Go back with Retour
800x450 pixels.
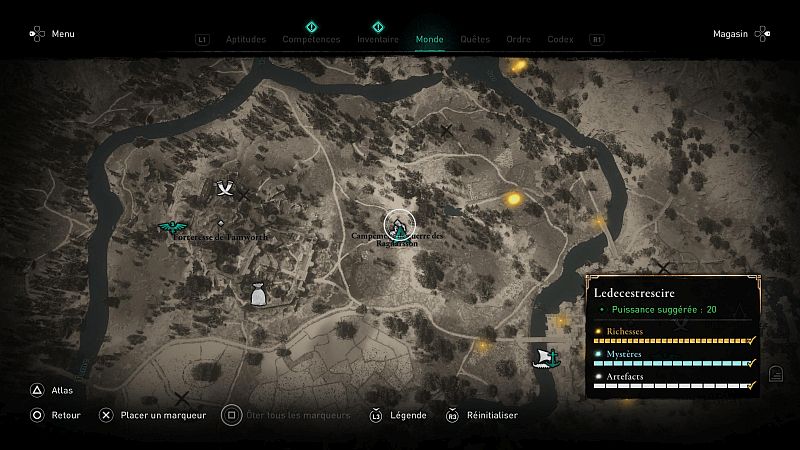pyautogui.click(x=55, y=415)
